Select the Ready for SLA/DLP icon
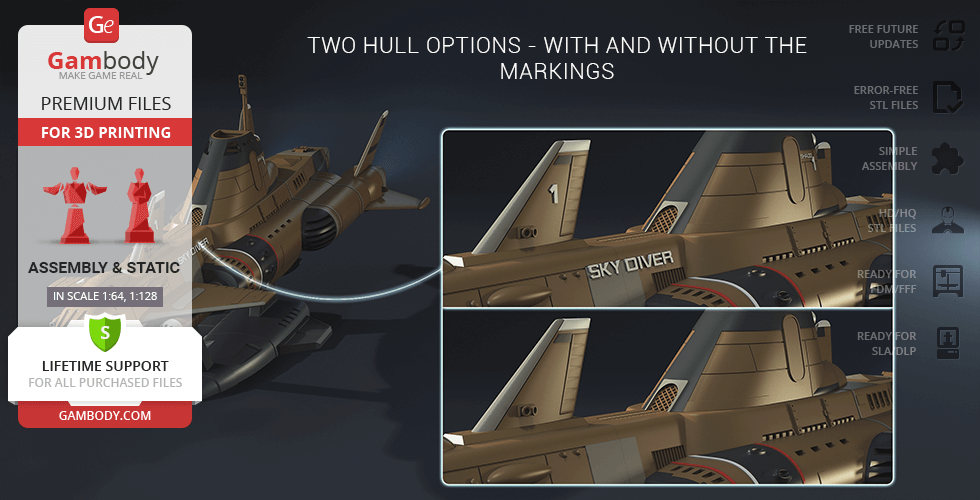The image size is (980, 500). 946,342
